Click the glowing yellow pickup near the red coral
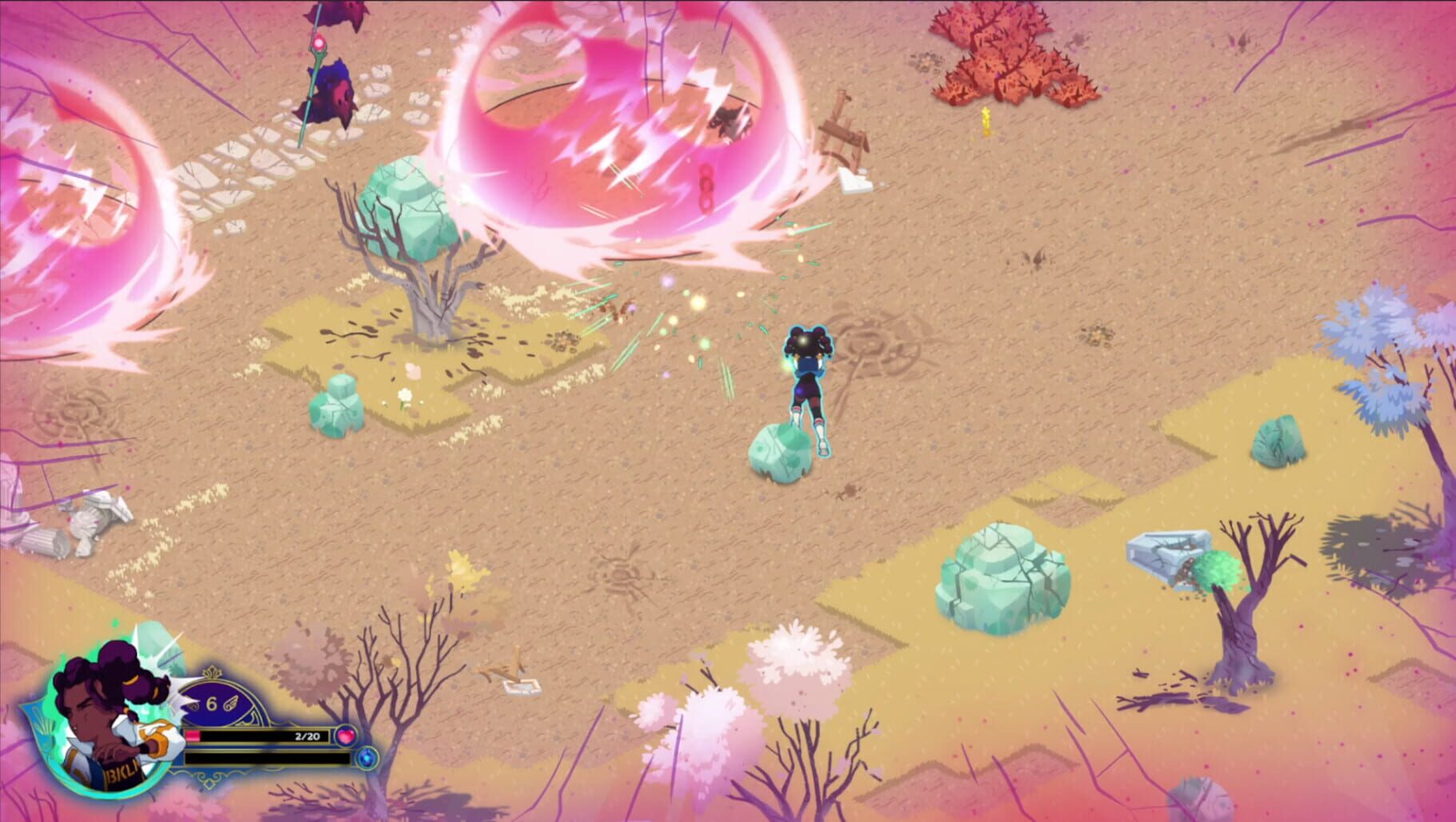 click(986, 122)
